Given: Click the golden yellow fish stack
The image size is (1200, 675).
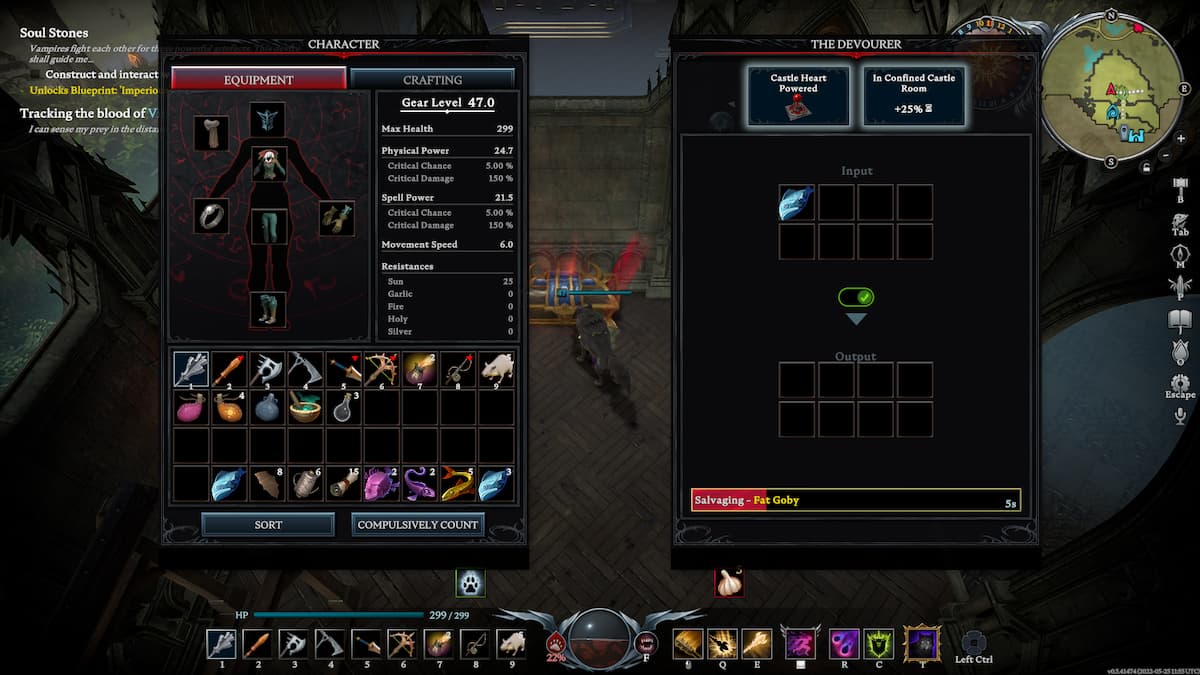Looking at the screenshot, I should click(458, 484).
